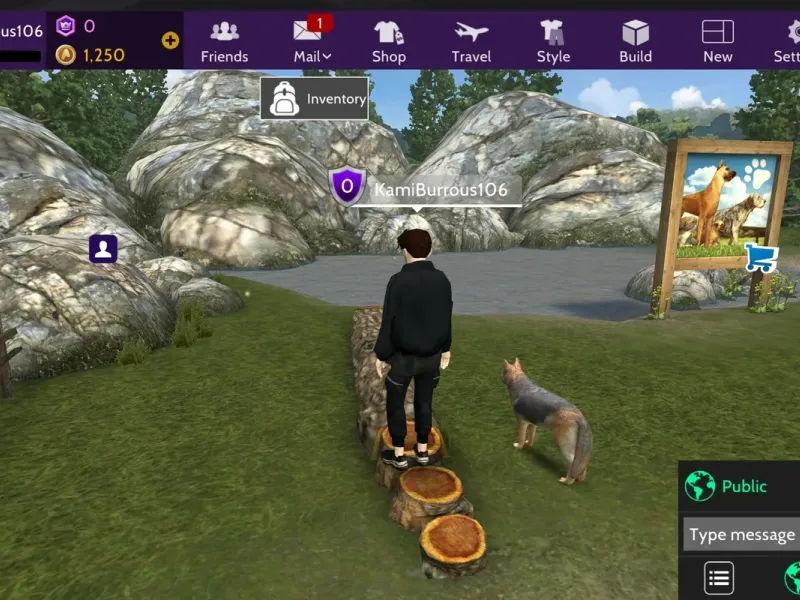Open the Style menu

coord(553,41)
